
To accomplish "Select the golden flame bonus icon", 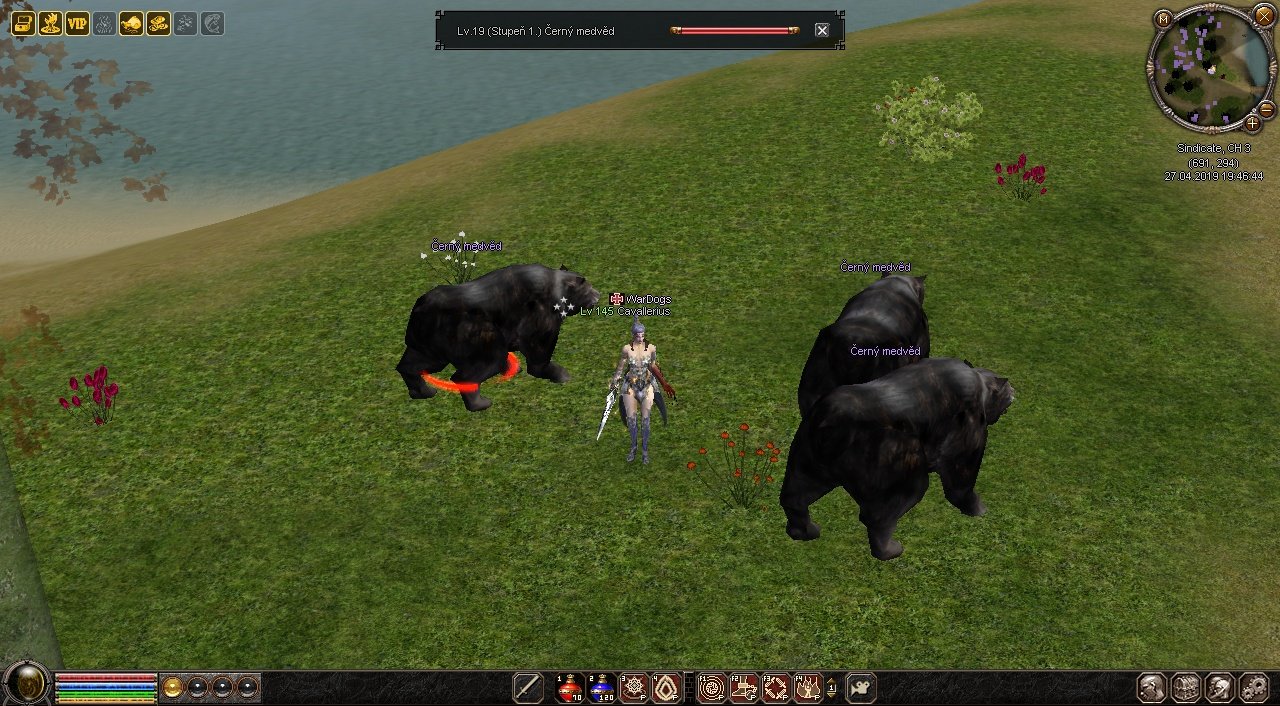I will coord(50,23).
